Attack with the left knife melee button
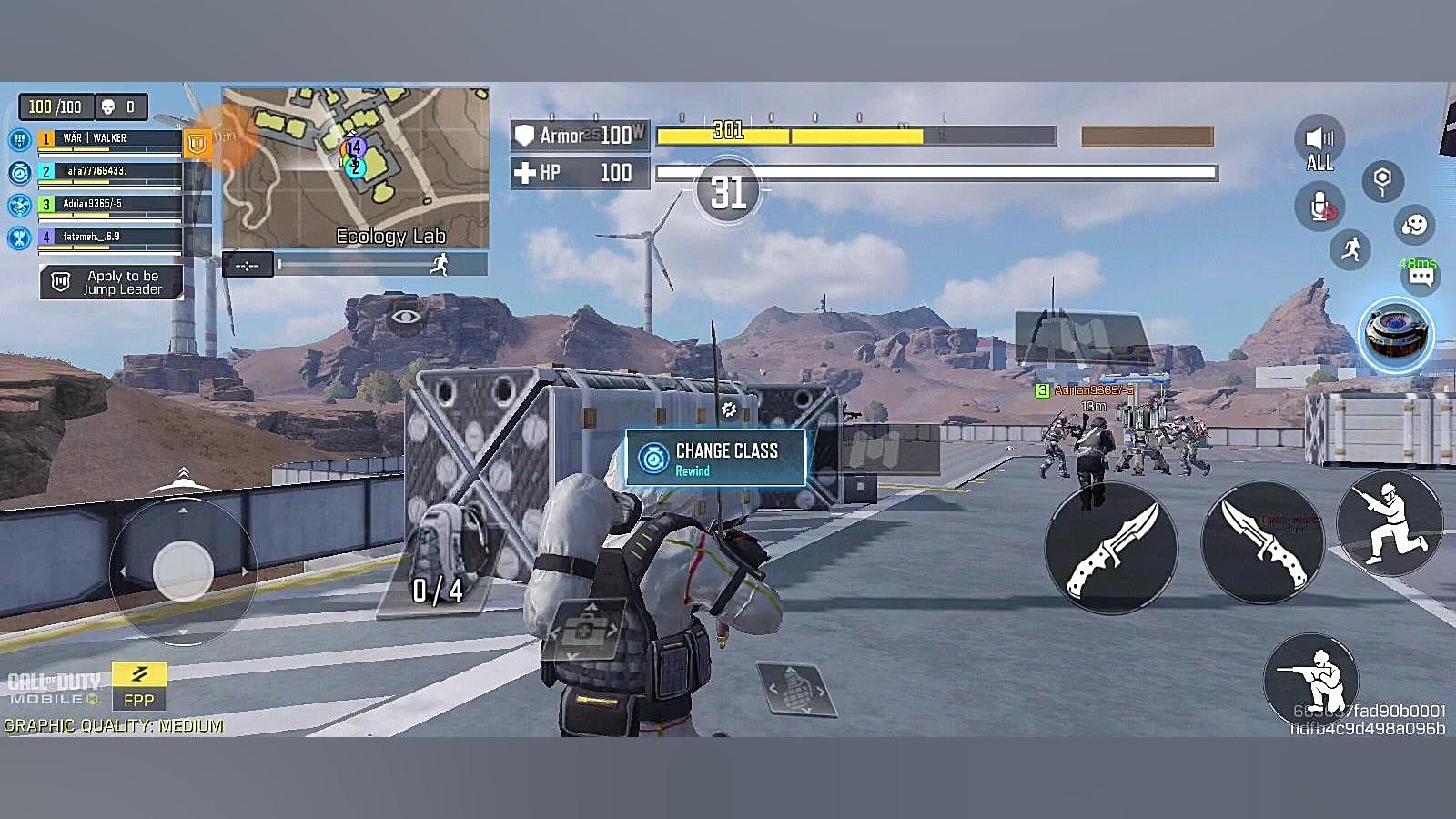 tap(1111, 547)
